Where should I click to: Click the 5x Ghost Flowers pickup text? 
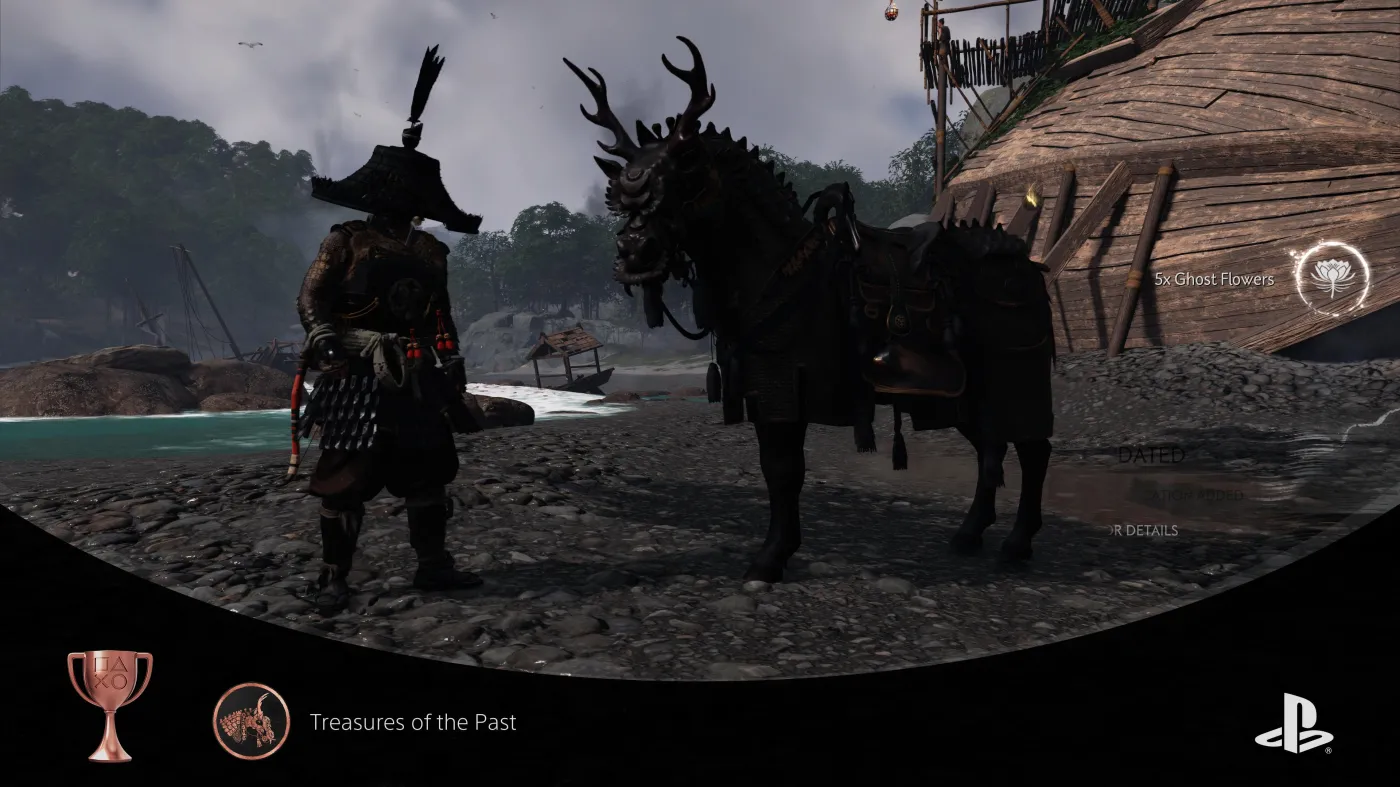[1213, 279]
